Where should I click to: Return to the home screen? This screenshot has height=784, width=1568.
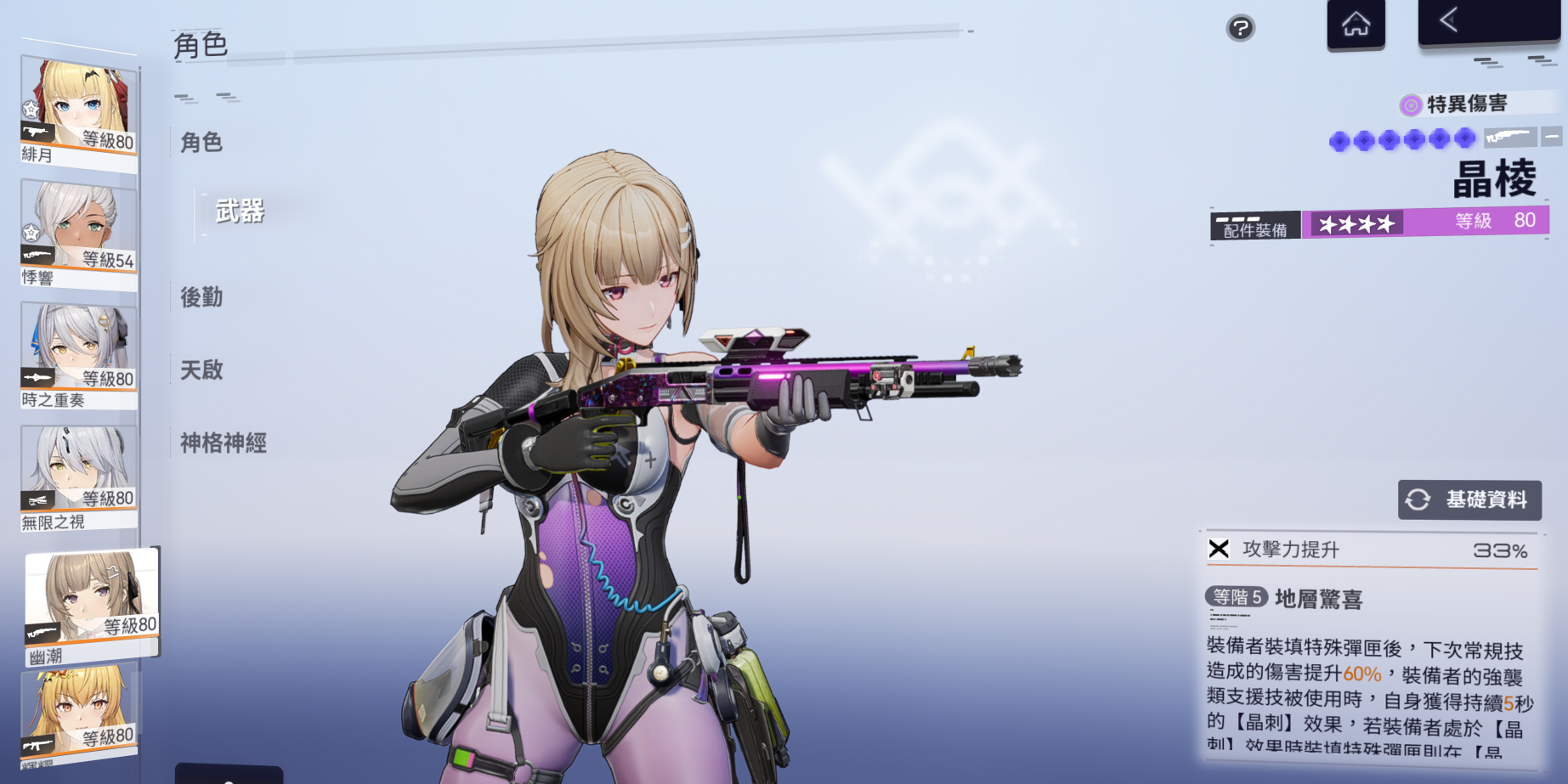coord(1356,24)
